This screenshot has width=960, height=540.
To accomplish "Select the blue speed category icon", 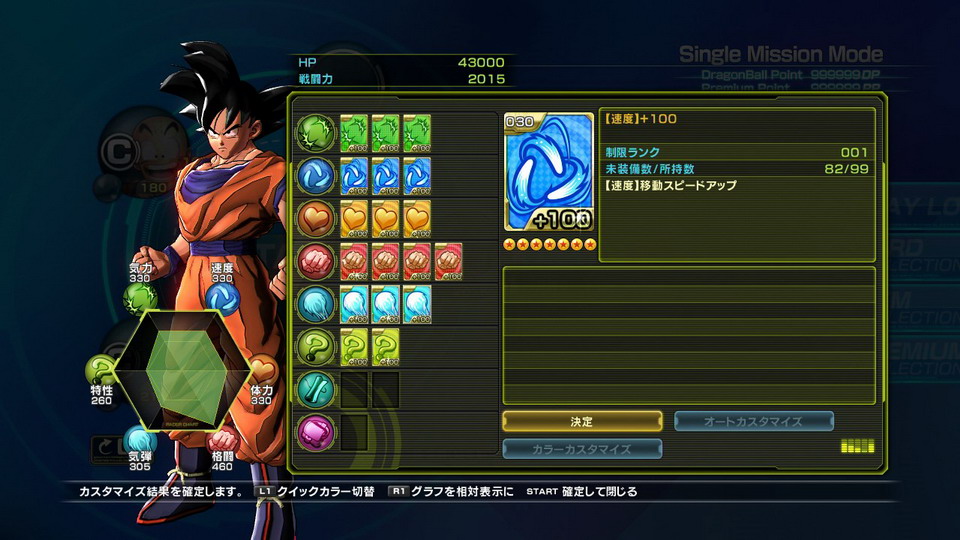I will 316,177.
